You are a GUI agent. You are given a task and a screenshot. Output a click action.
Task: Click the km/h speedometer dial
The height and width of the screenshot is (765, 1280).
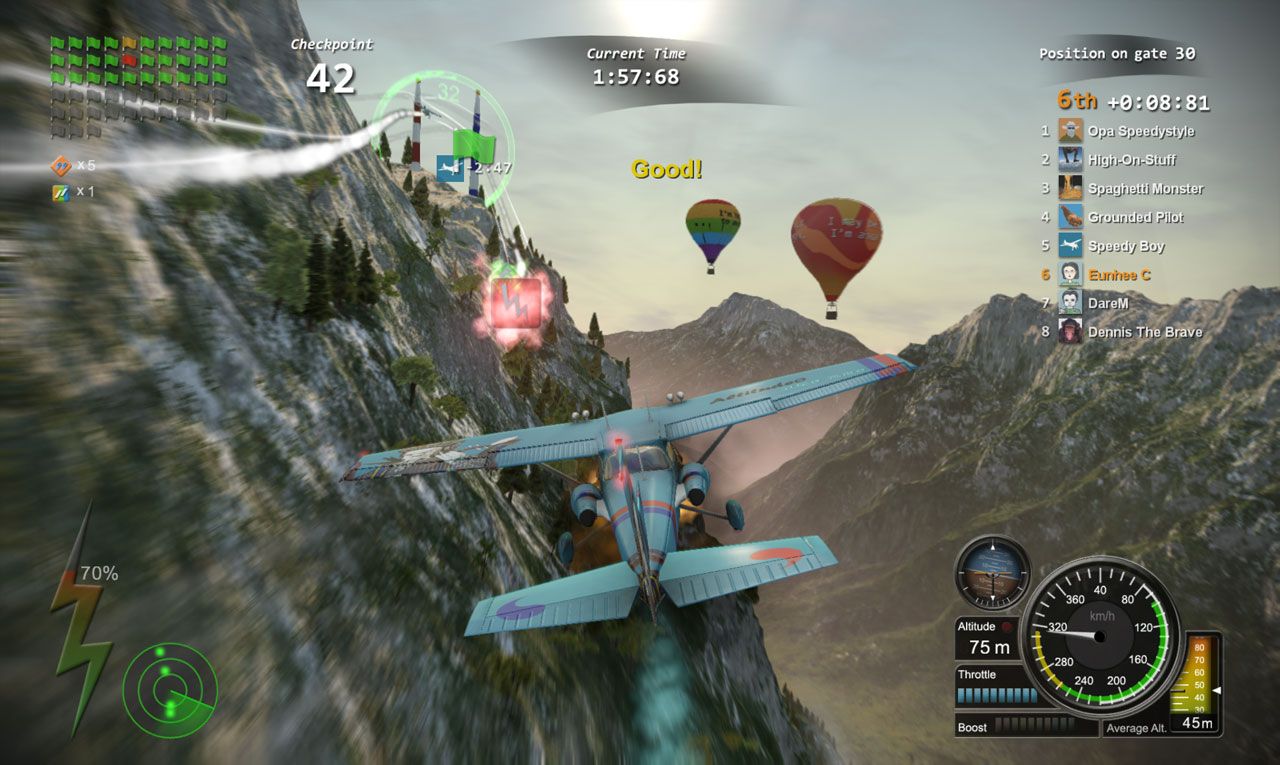tap(1099, 635)
